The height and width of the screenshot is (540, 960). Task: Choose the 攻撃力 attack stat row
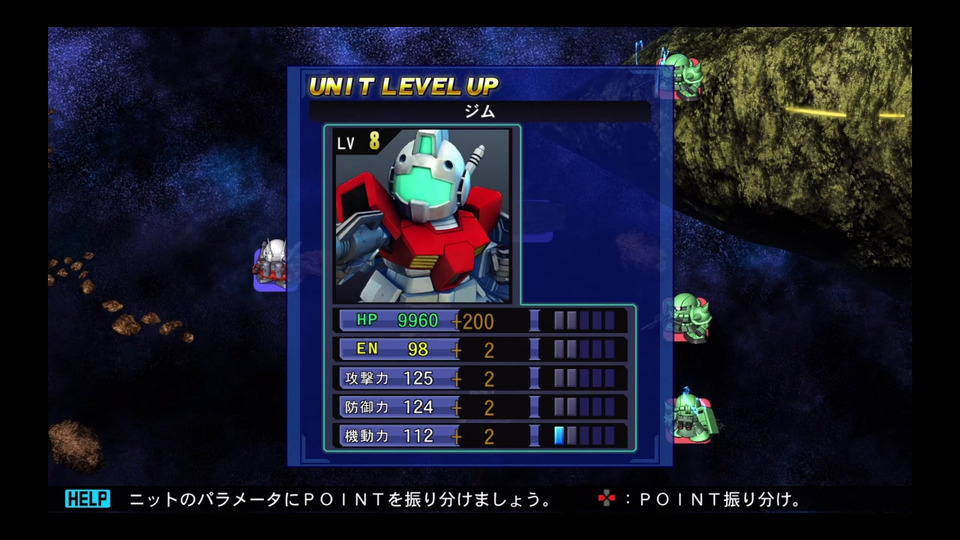(480, 379)
